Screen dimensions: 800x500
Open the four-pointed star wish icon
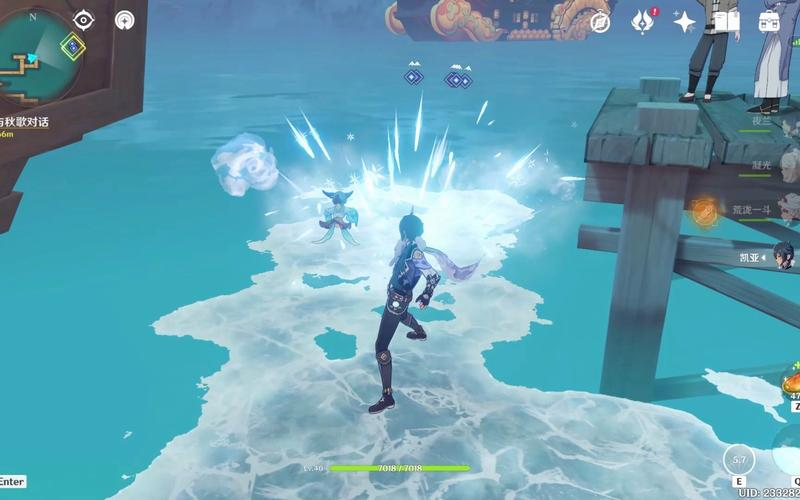click(685, 22)
